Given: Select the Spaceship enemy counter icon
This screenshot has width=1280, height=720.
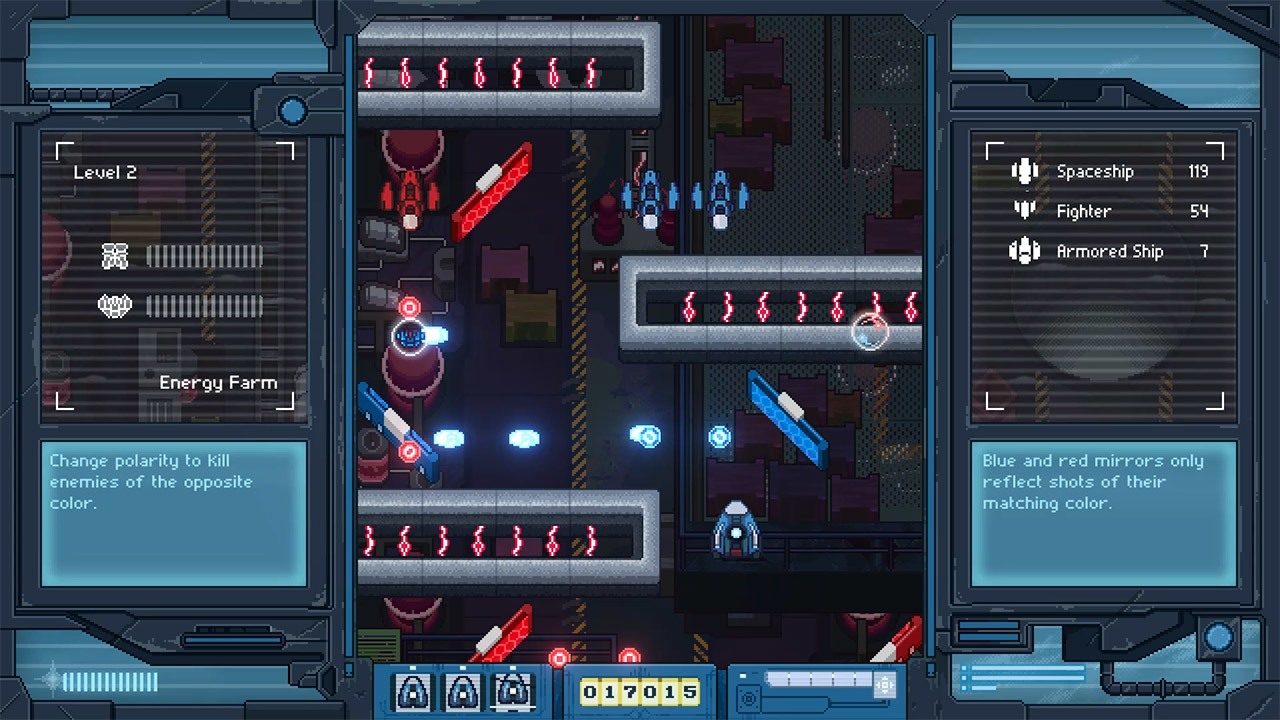Looking at the screenshot, I should tap(1025, 171).
